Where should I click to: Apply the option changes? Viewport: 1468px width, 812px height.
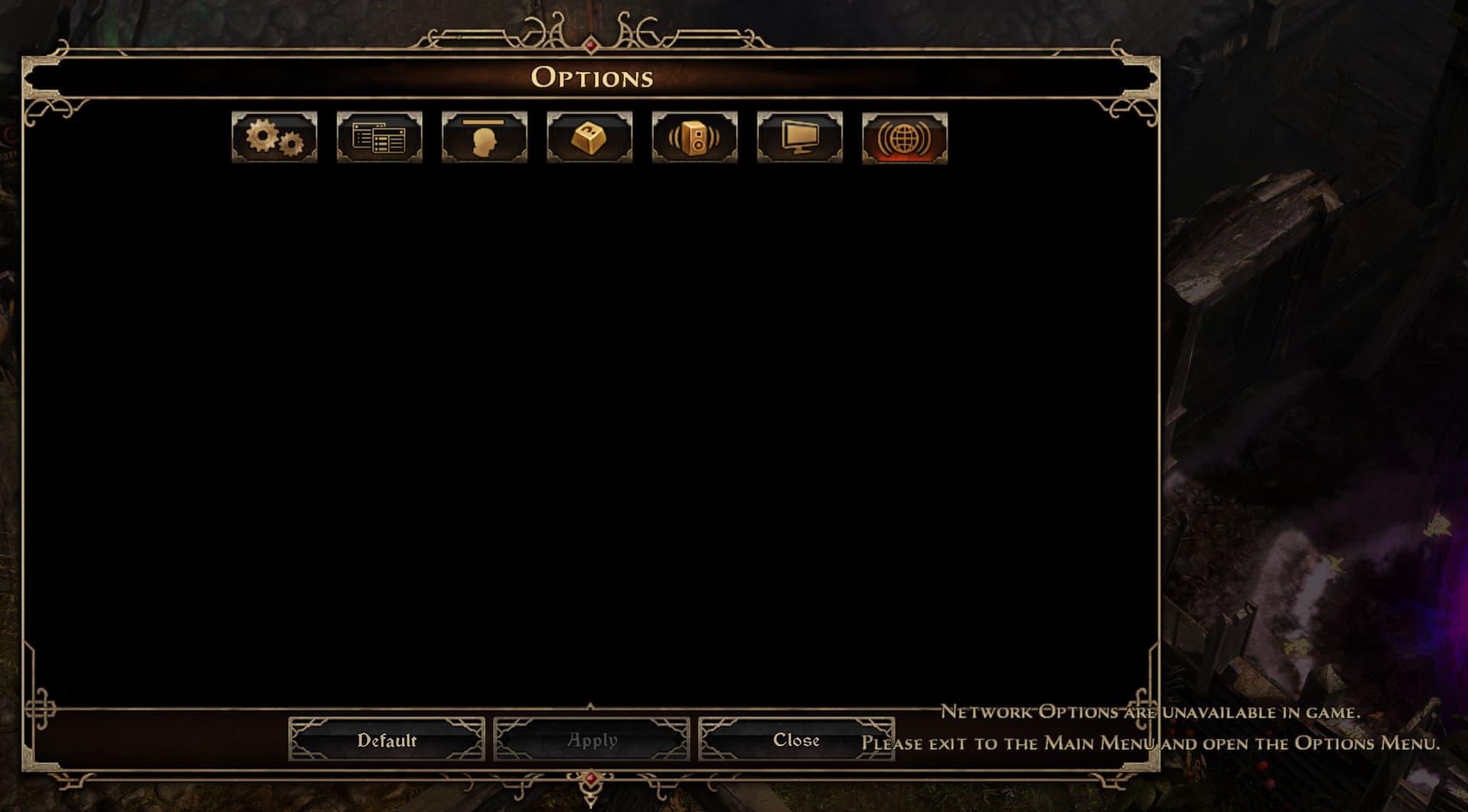tap(592, 739)
